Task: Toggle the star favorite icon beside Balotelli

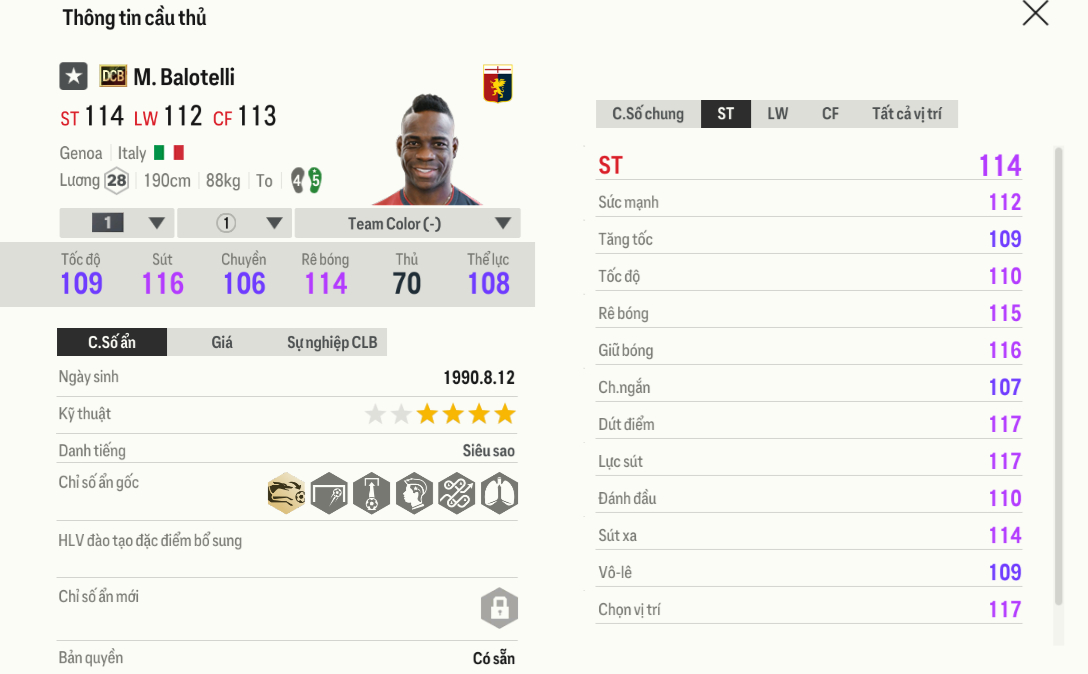Action: point(73,76)
